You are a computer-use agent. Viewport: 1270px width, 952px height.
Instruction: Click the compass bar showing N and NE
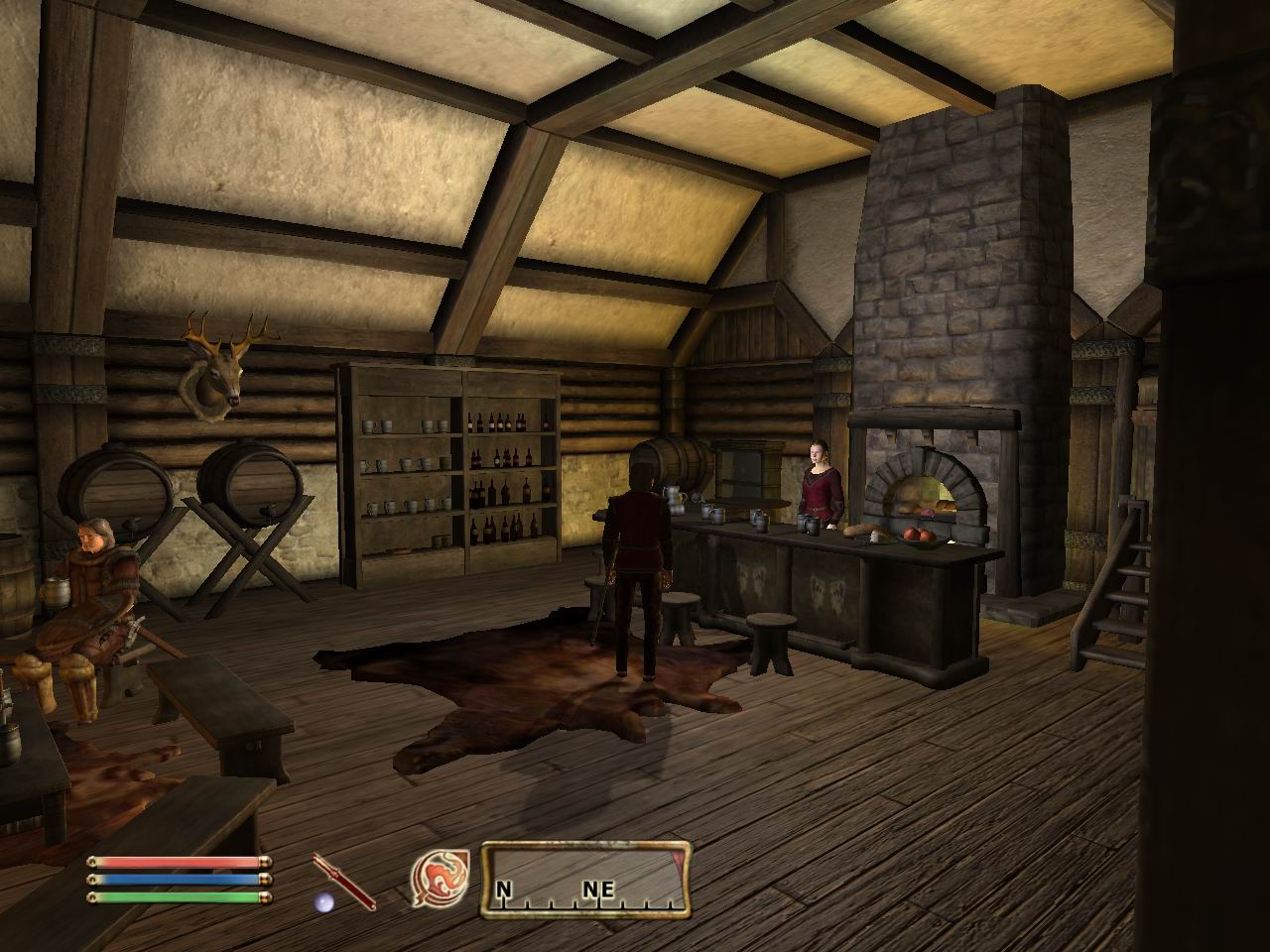pos(585,879)
